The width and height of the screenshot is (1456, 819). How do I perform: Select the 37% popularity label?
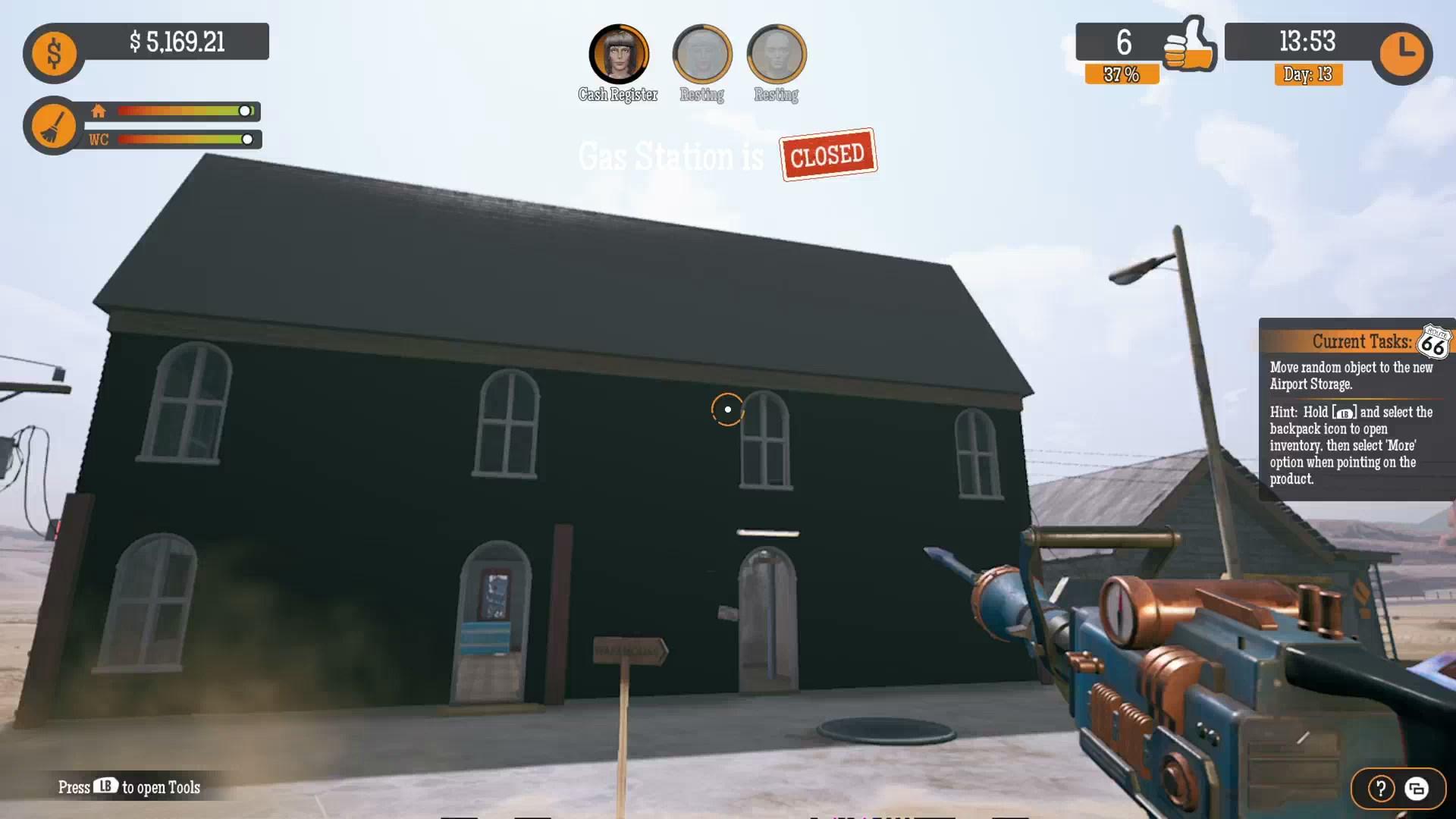coord(1121,74)
